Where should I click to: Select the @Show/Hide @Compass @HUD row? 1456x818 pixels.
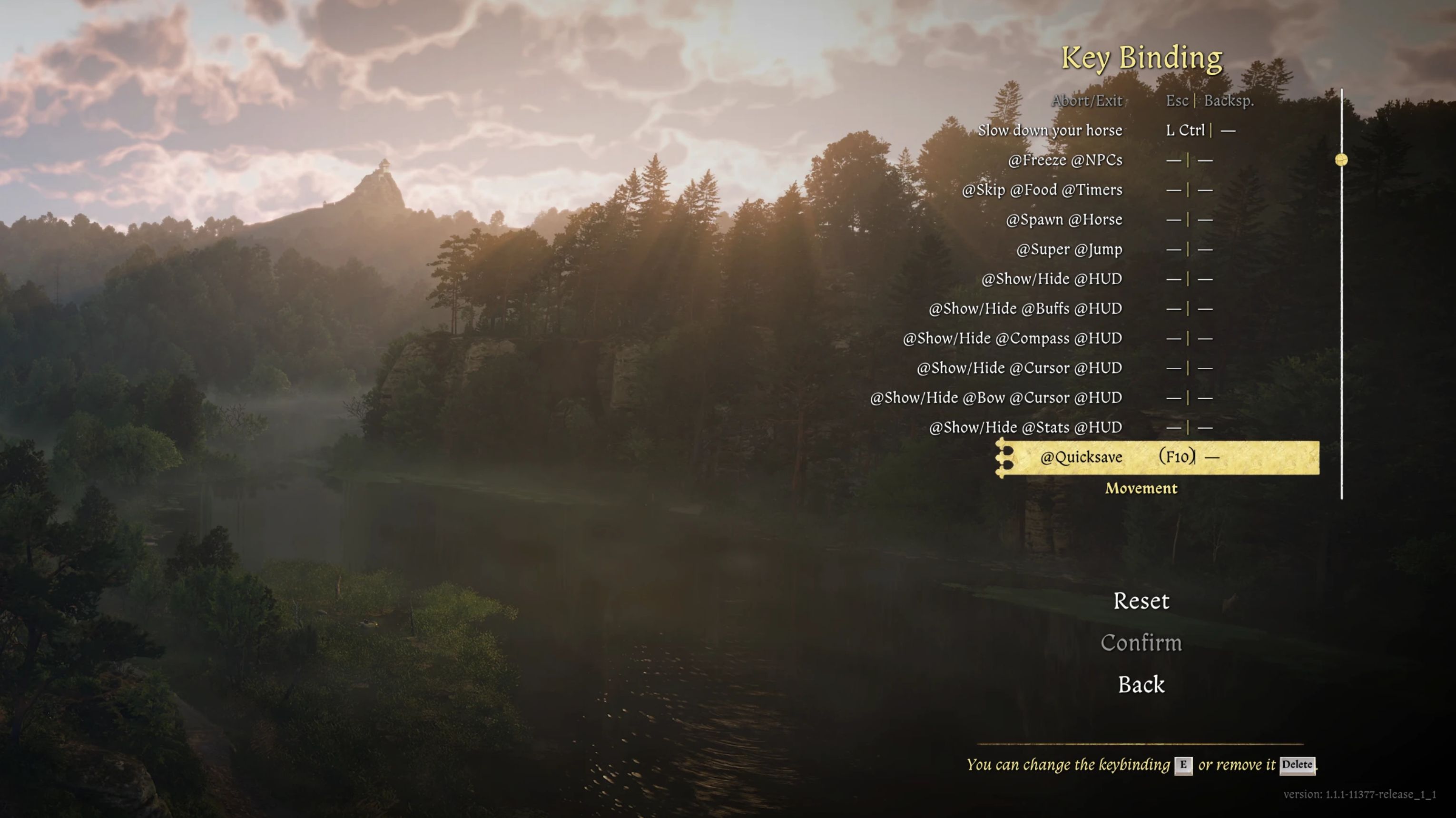(x=1012, y=338)
